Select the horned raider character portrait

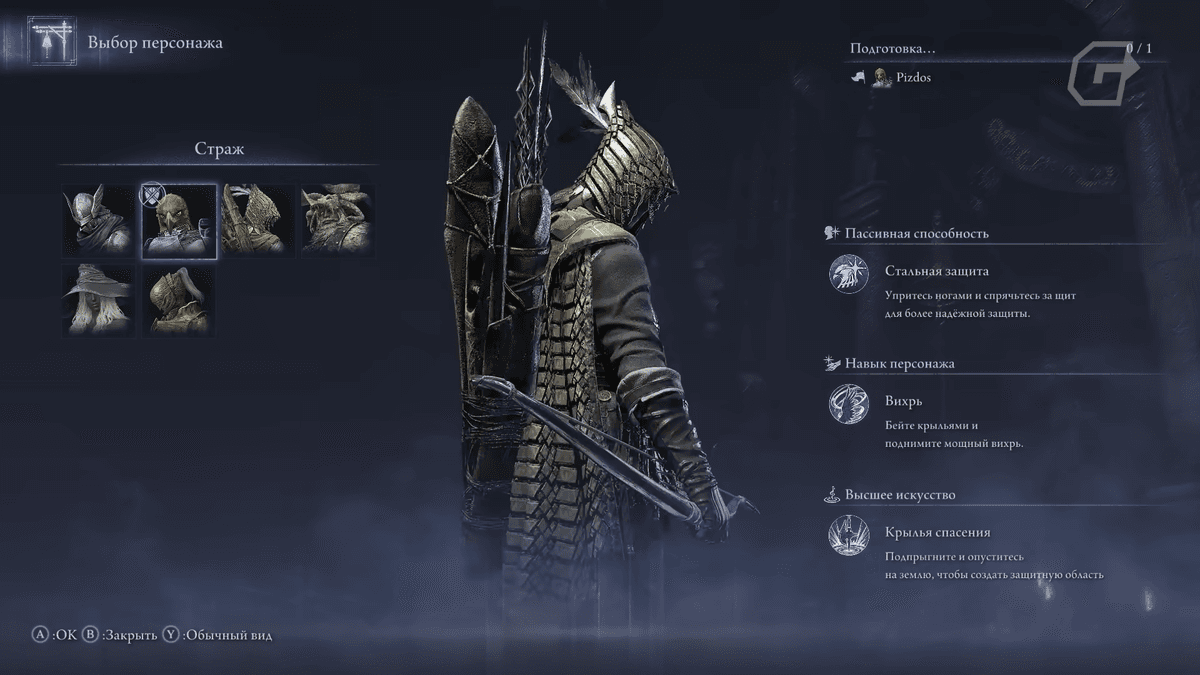337,221
